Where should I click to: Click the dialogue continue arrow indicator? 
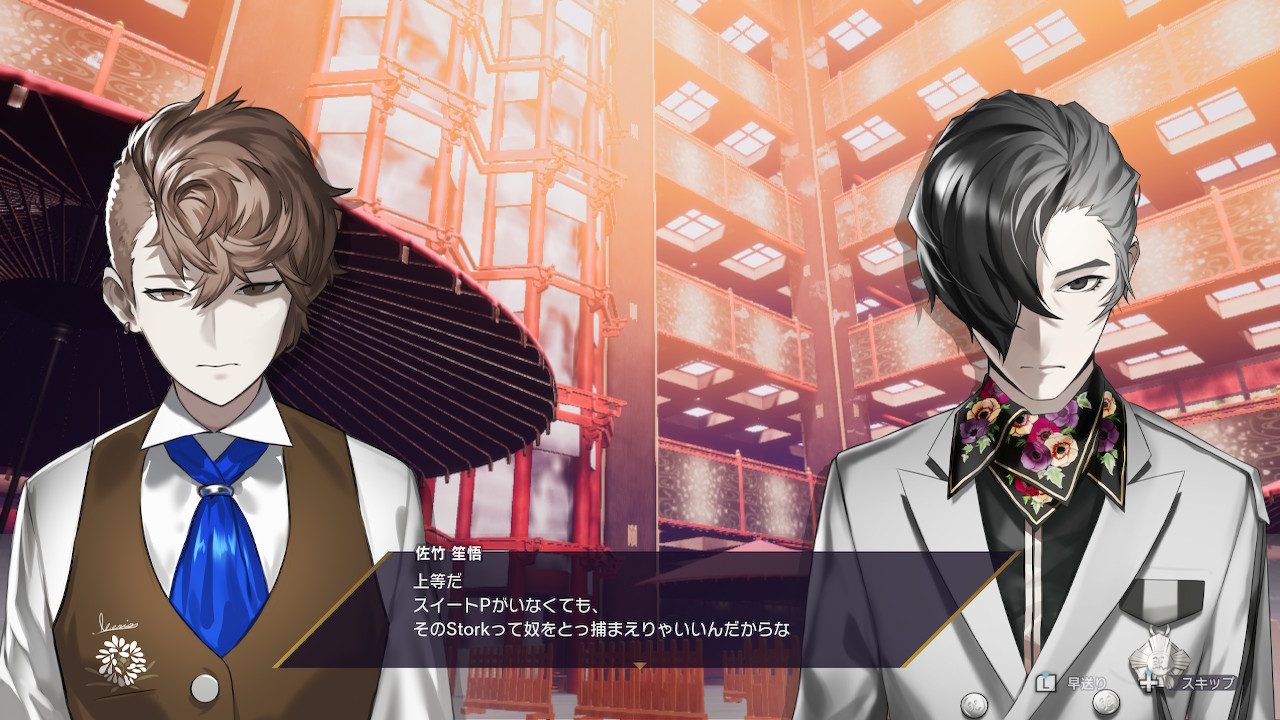click(x=640, y=664)
